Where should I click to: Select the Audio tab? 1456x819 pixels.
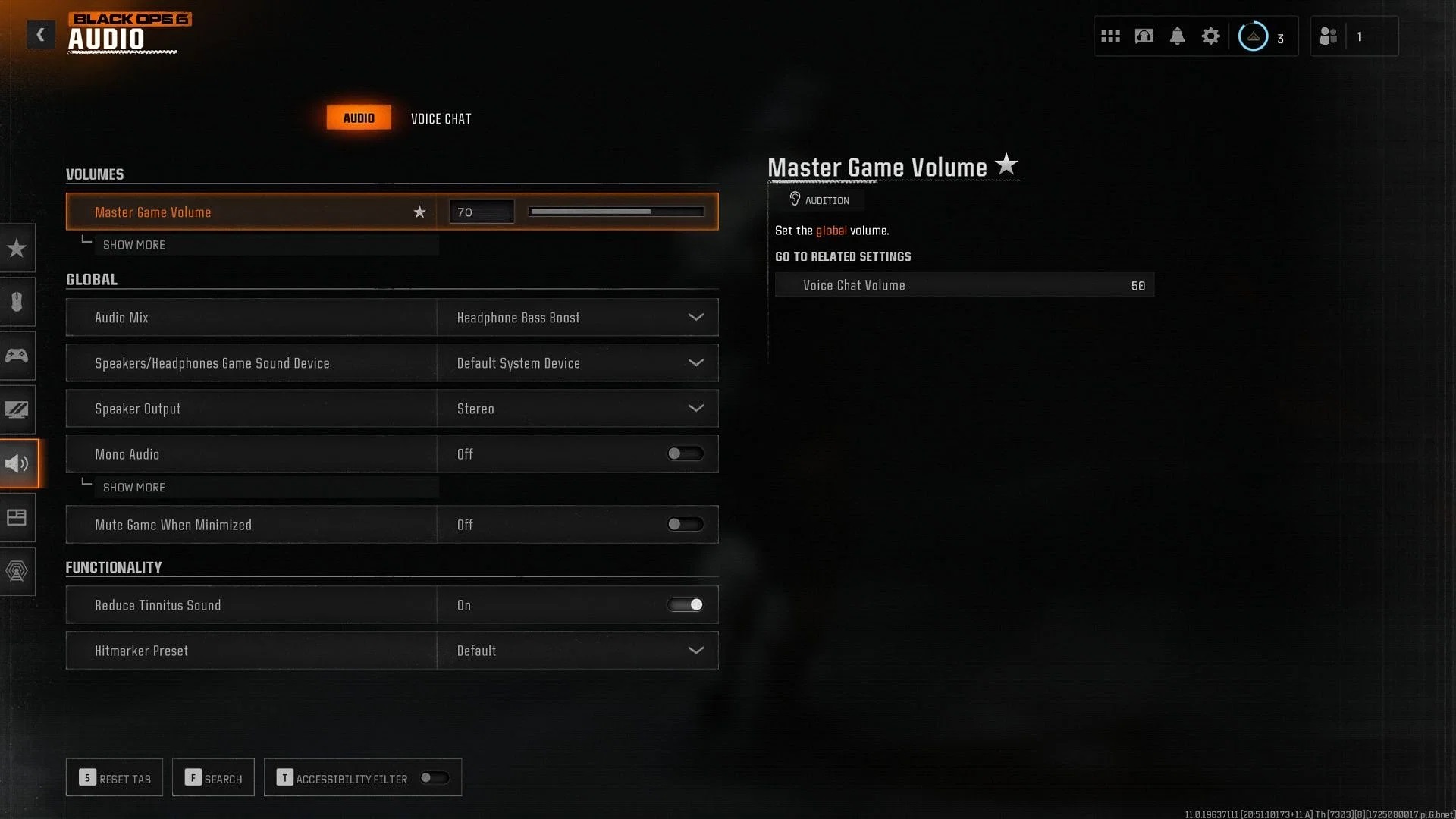pos(359,118)
